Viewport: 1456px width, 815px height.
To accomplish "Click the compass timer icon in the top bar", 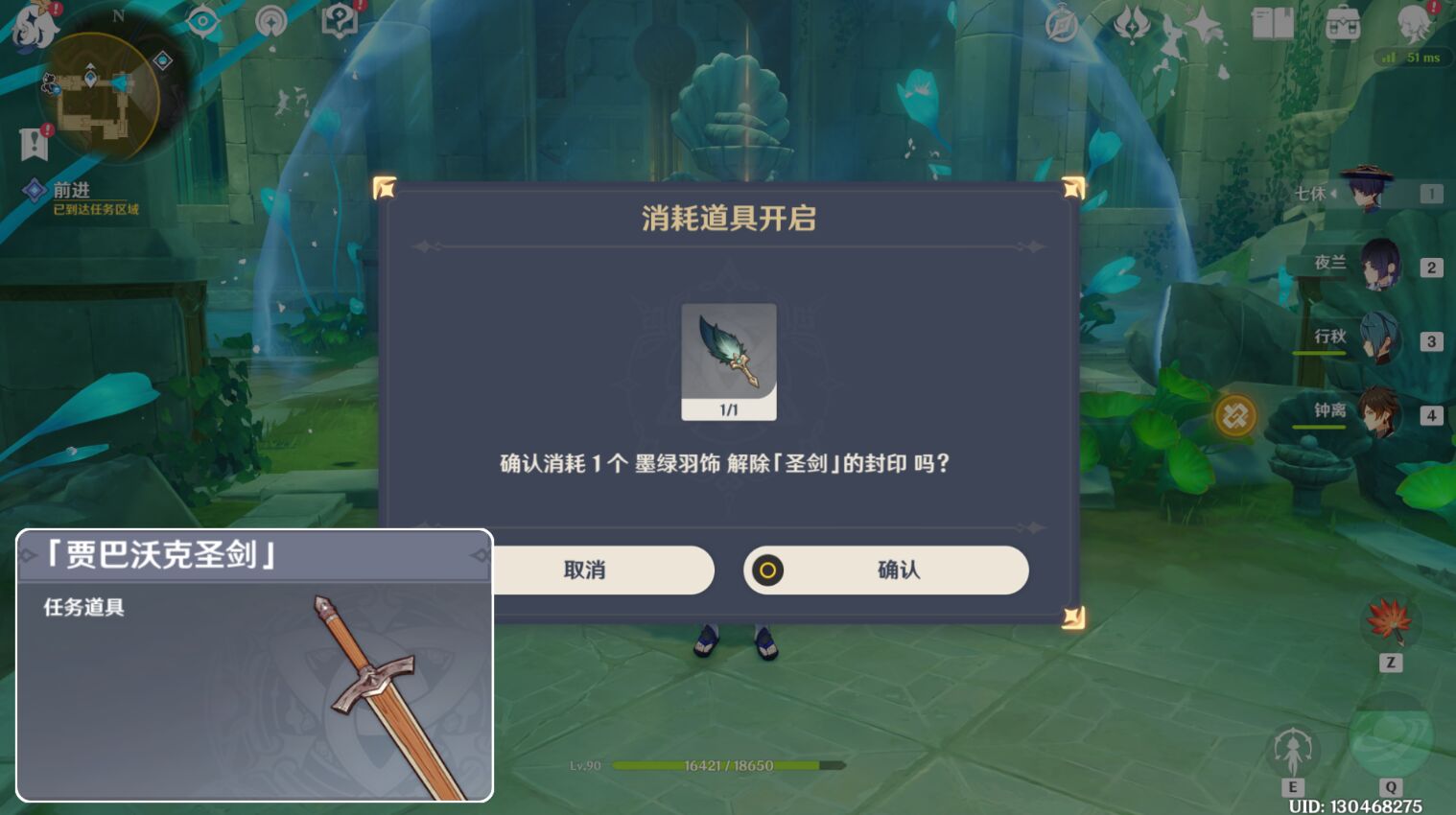I will (x=1062, y=25).
